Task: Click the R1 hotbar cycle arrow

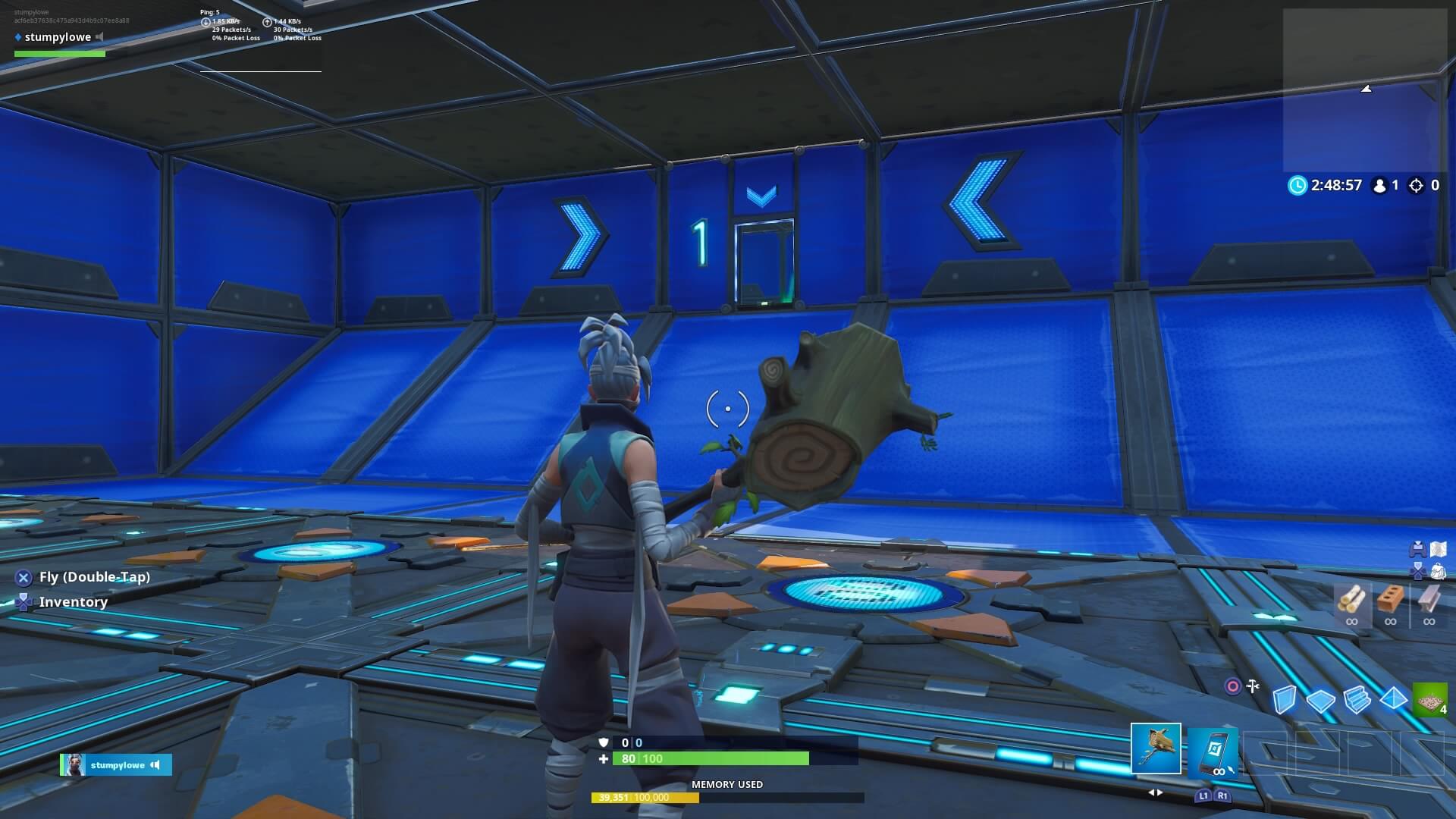Action: coord(1222,795)
